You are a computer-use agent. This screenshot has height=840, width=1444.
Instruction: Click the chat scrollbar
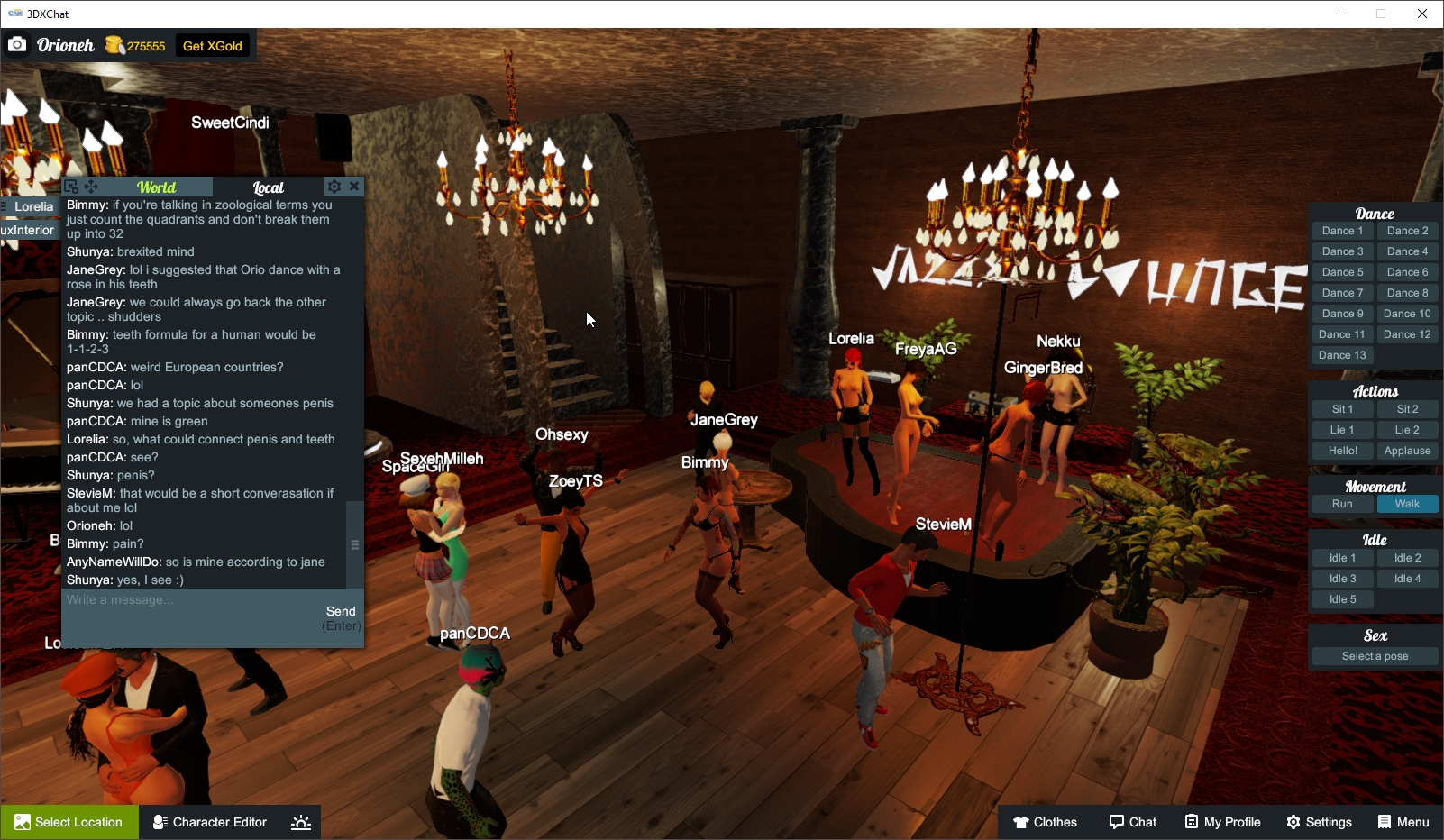(353, 544)
